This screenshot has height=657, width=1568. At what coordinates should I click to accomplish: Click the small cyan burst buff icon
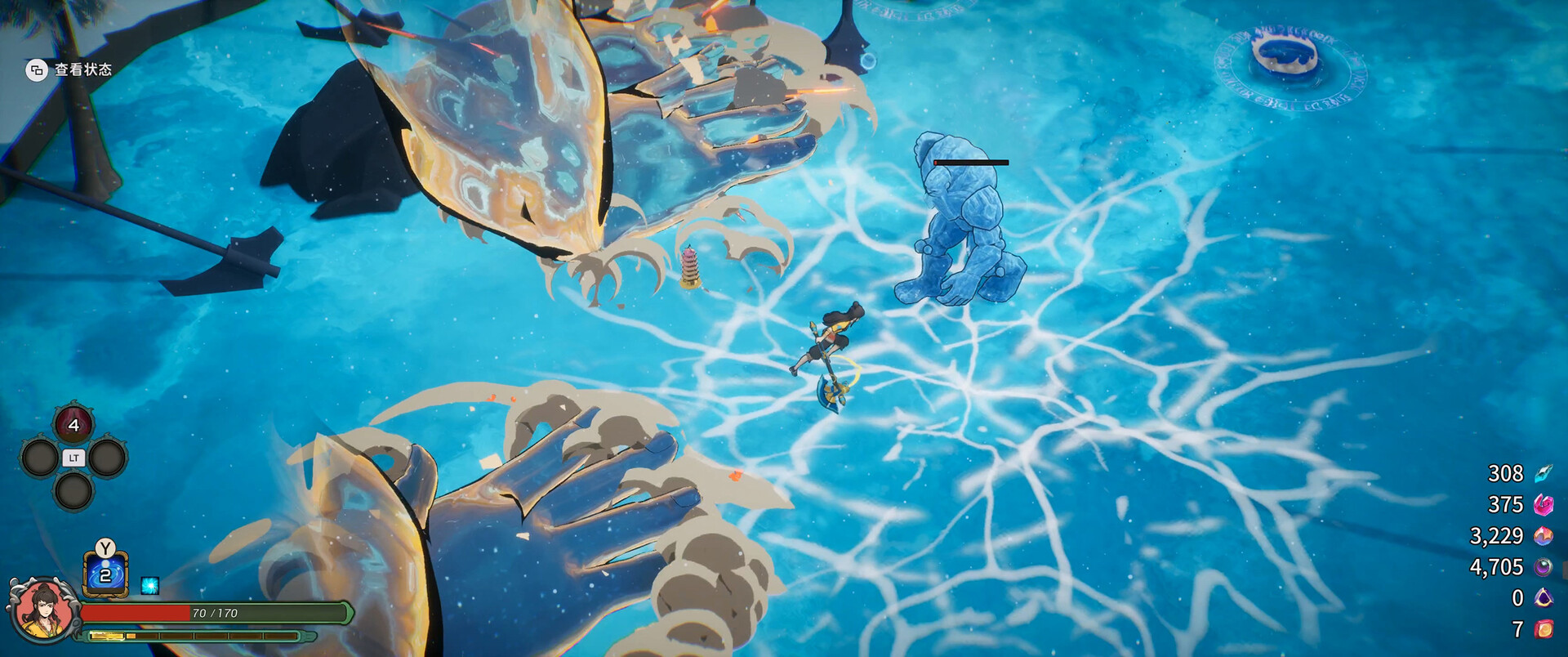coord(149,585)
